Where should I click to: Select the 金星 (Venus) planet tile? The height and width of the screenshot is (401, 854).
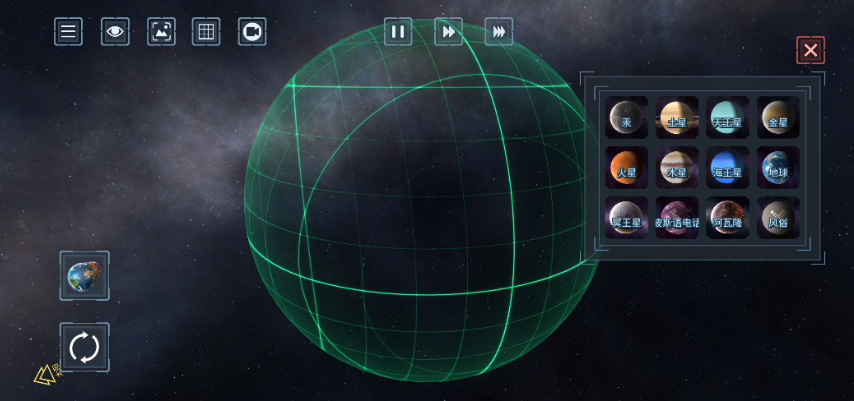coord(777,118)
